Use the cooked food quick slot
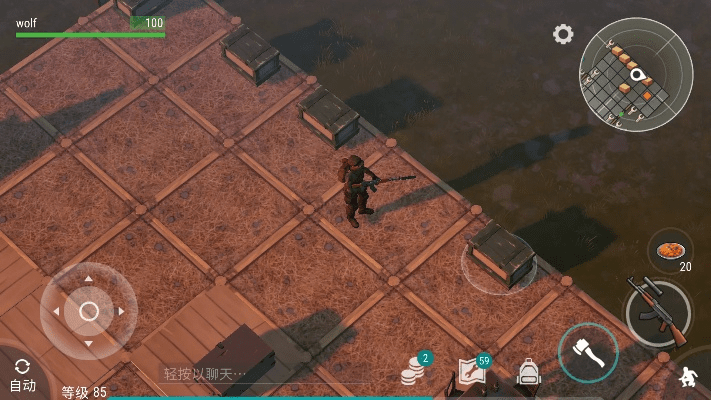 pos(670,250)
